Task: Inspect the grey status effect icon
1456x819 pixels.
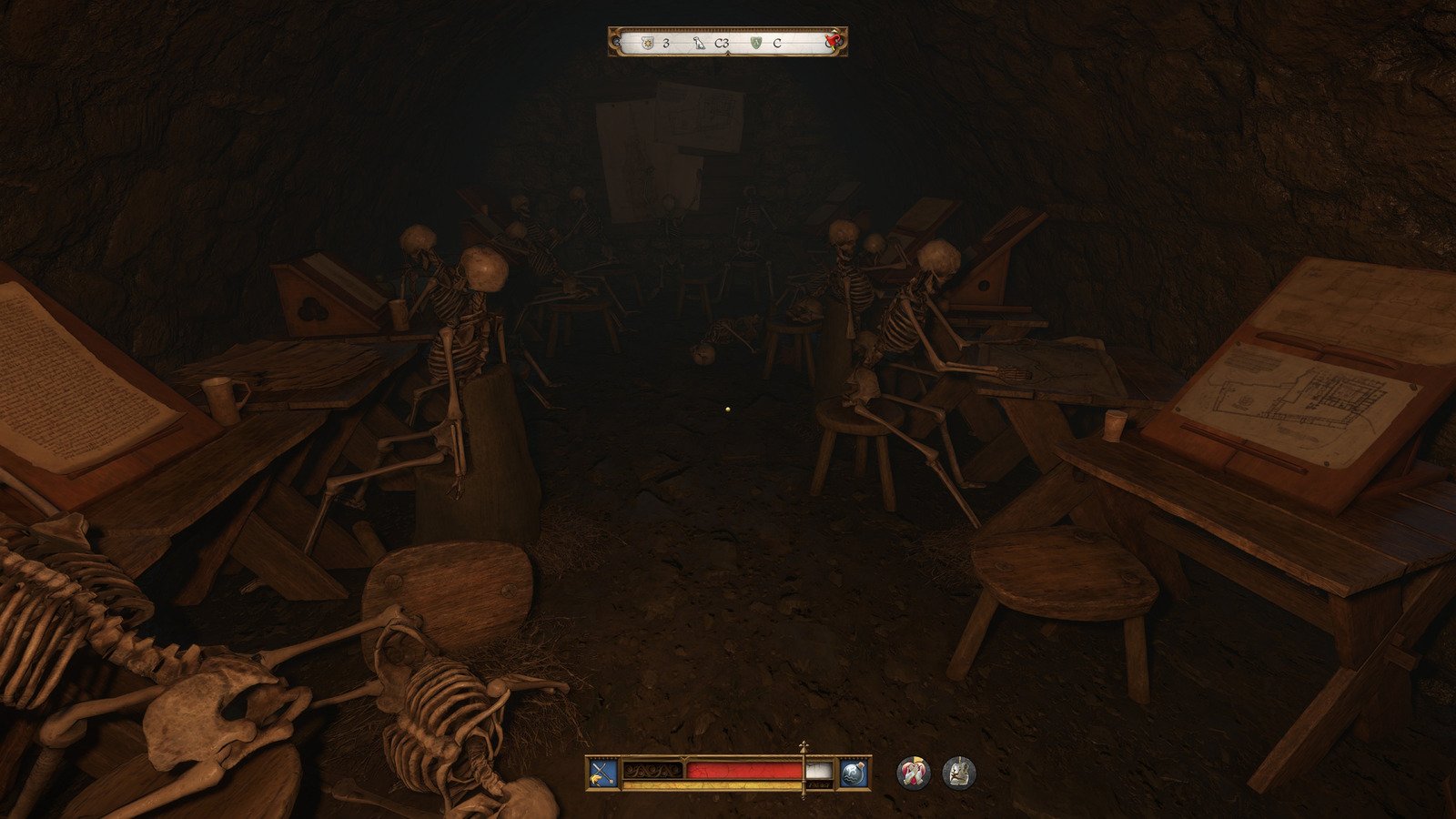Action: pos(958,773)
